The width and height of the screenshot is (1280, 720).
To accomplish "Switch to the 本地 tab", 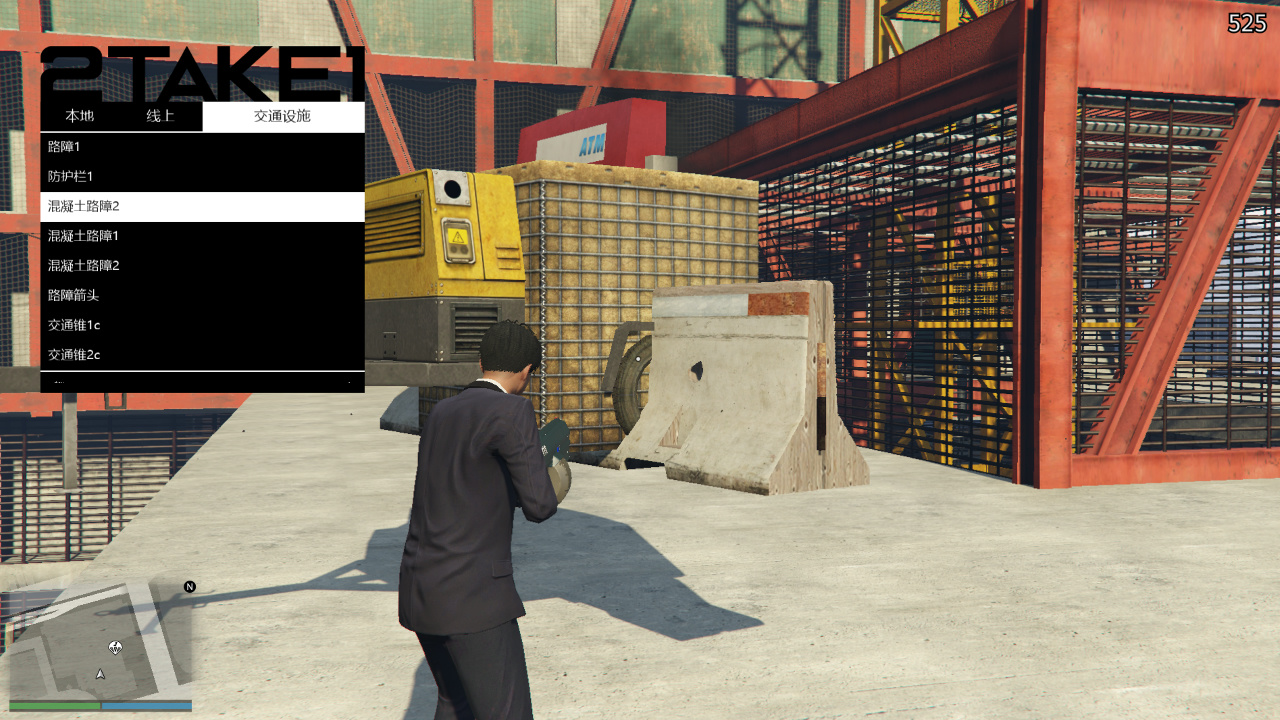I will coord(78,116).
